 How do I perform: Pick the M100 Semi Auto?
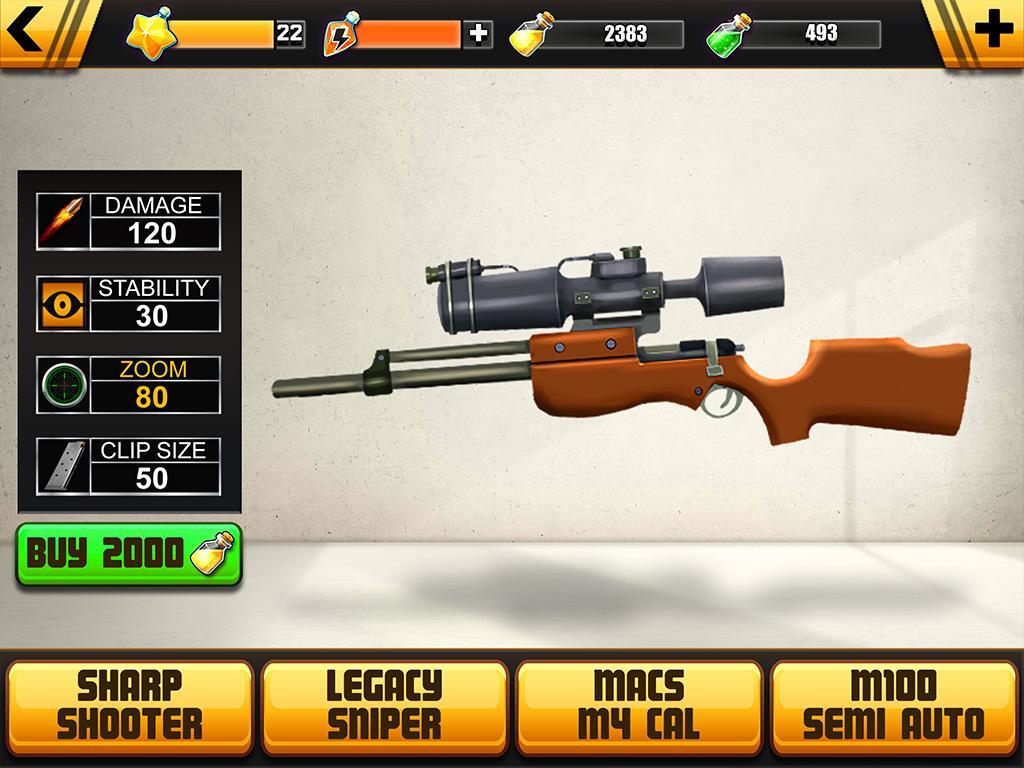point(894,704)
